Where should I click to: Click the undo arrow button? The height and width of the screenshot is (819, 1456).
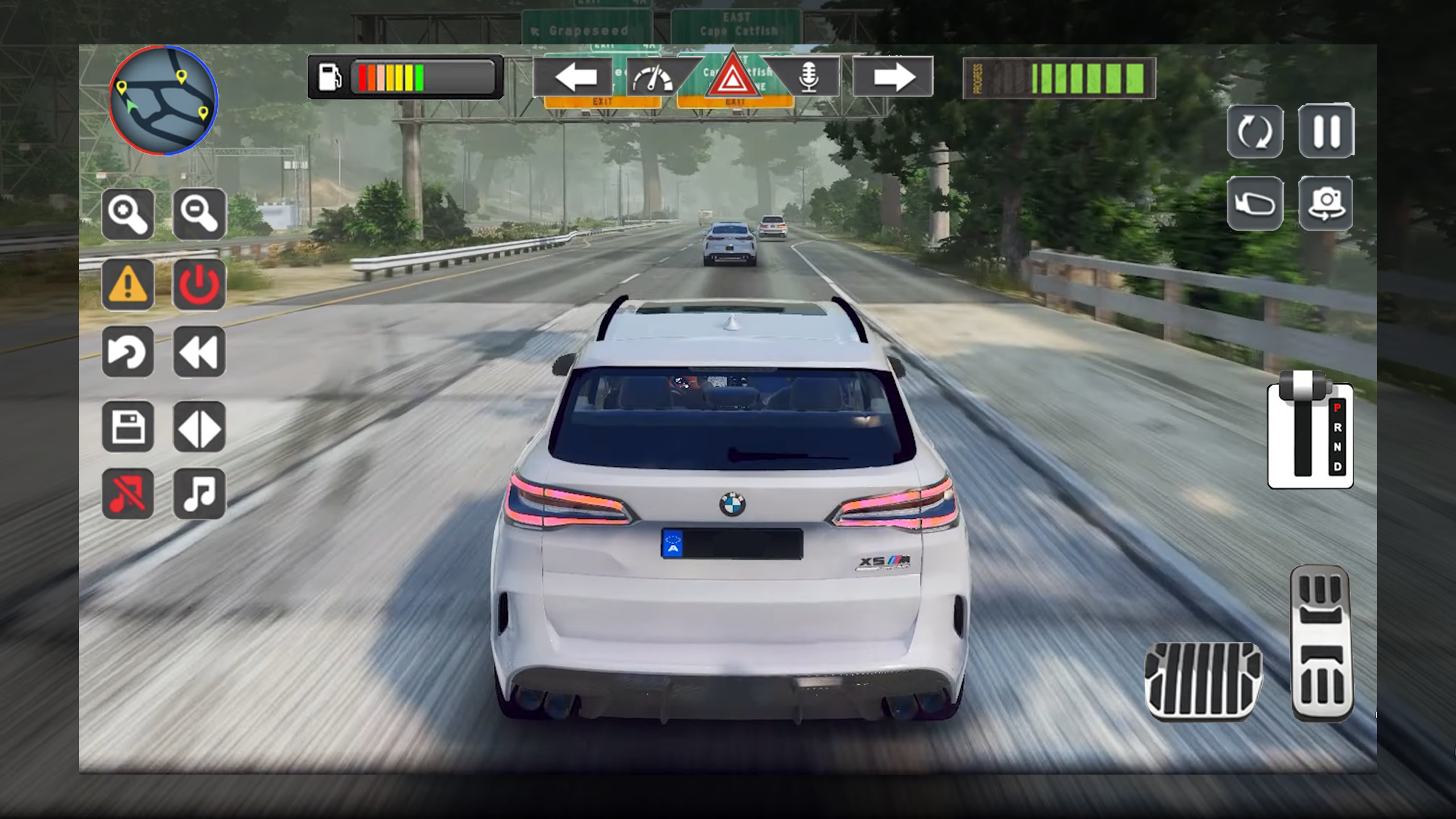point(128,352)
